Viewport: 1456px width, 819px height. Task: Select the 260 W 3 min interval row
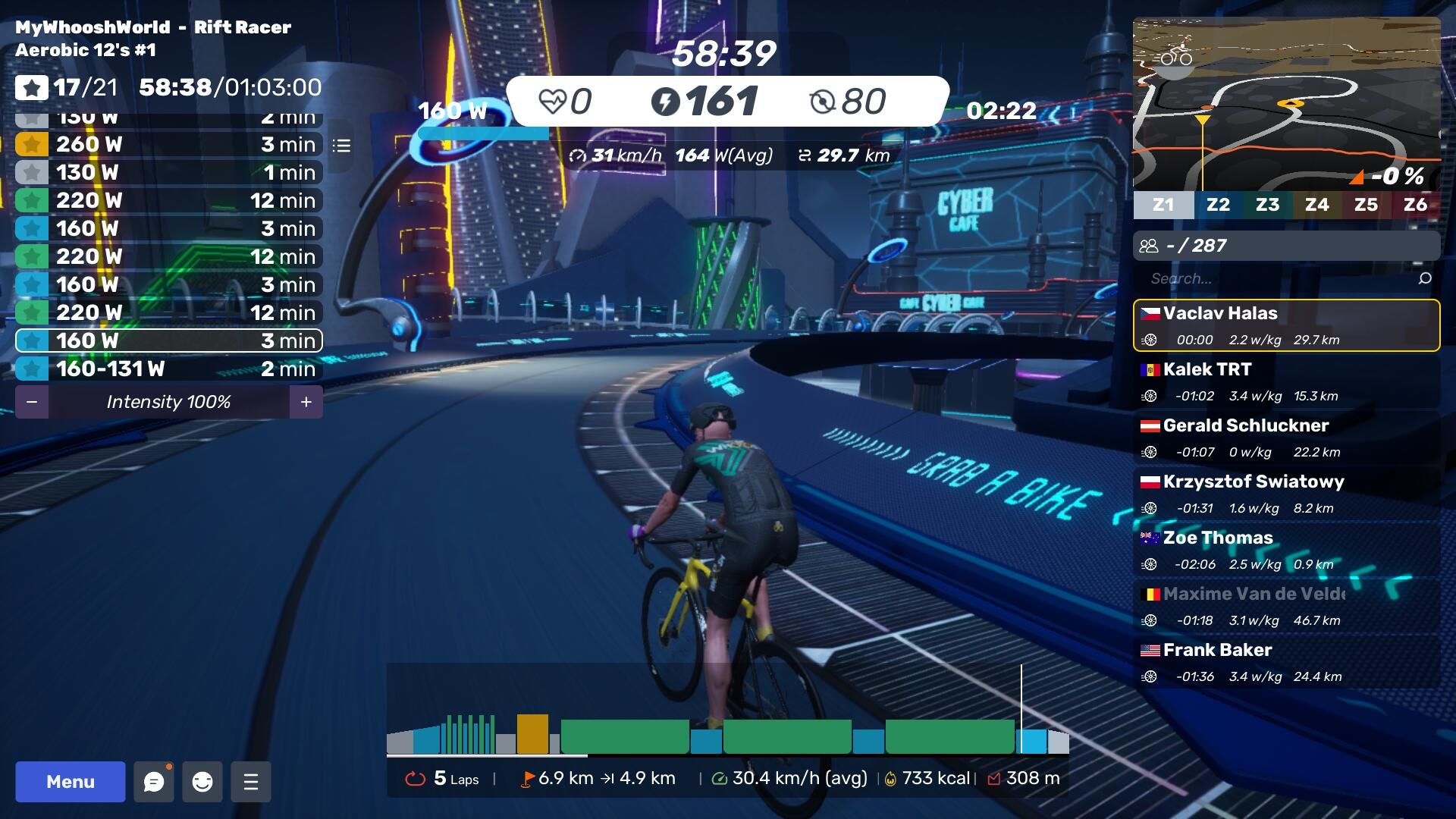(x=169, y=144)
